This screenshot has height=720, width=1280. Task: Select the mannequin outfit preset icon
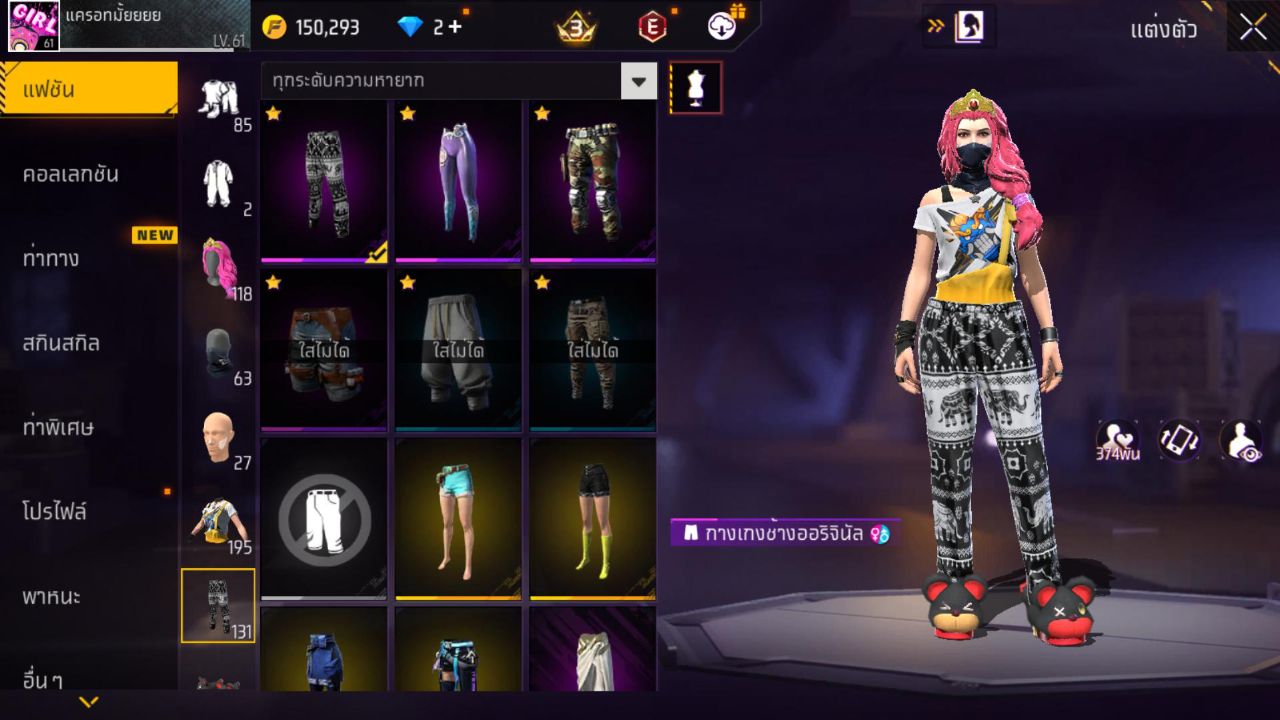click(694, 87)
